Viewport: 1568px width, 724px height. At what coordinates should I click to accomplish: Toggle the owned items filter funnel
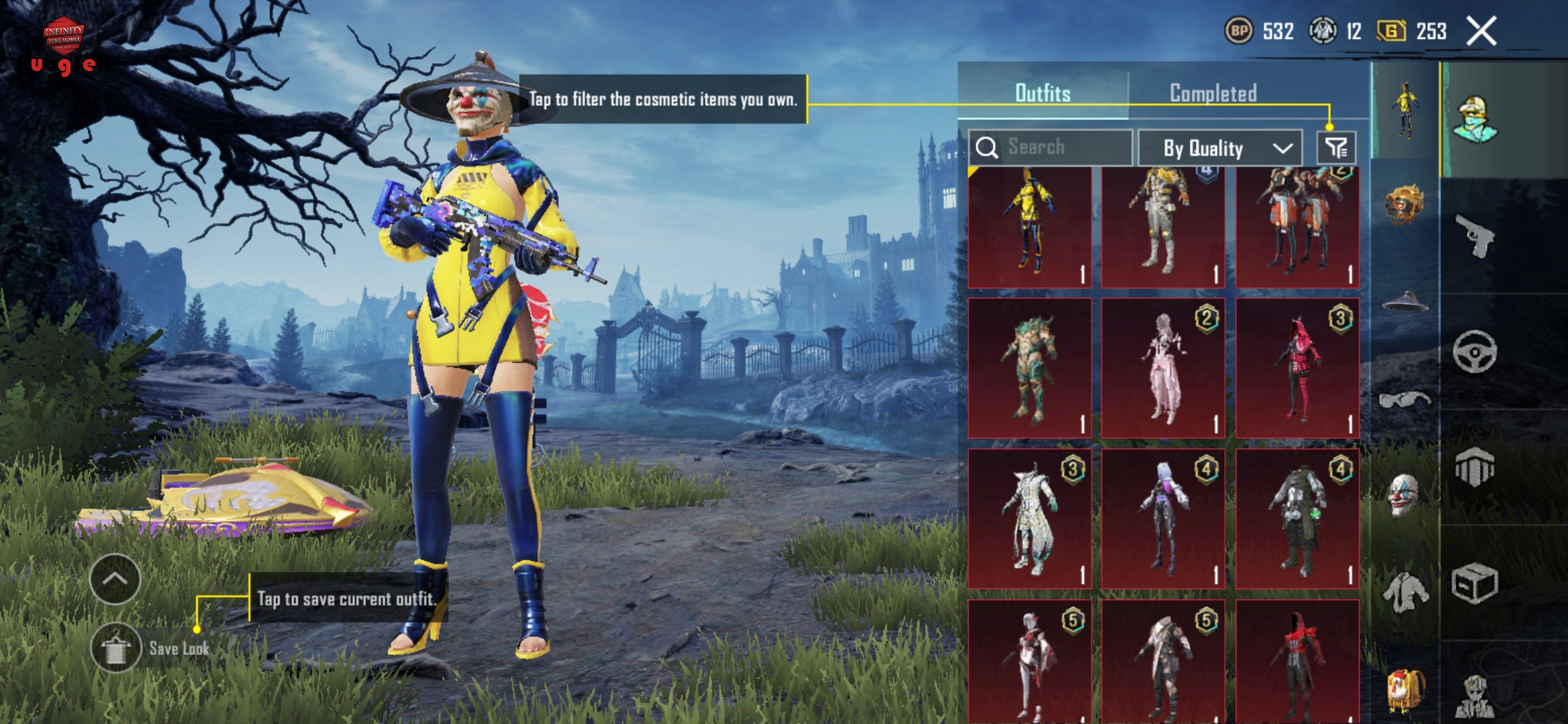click(x=1336, y=147)
